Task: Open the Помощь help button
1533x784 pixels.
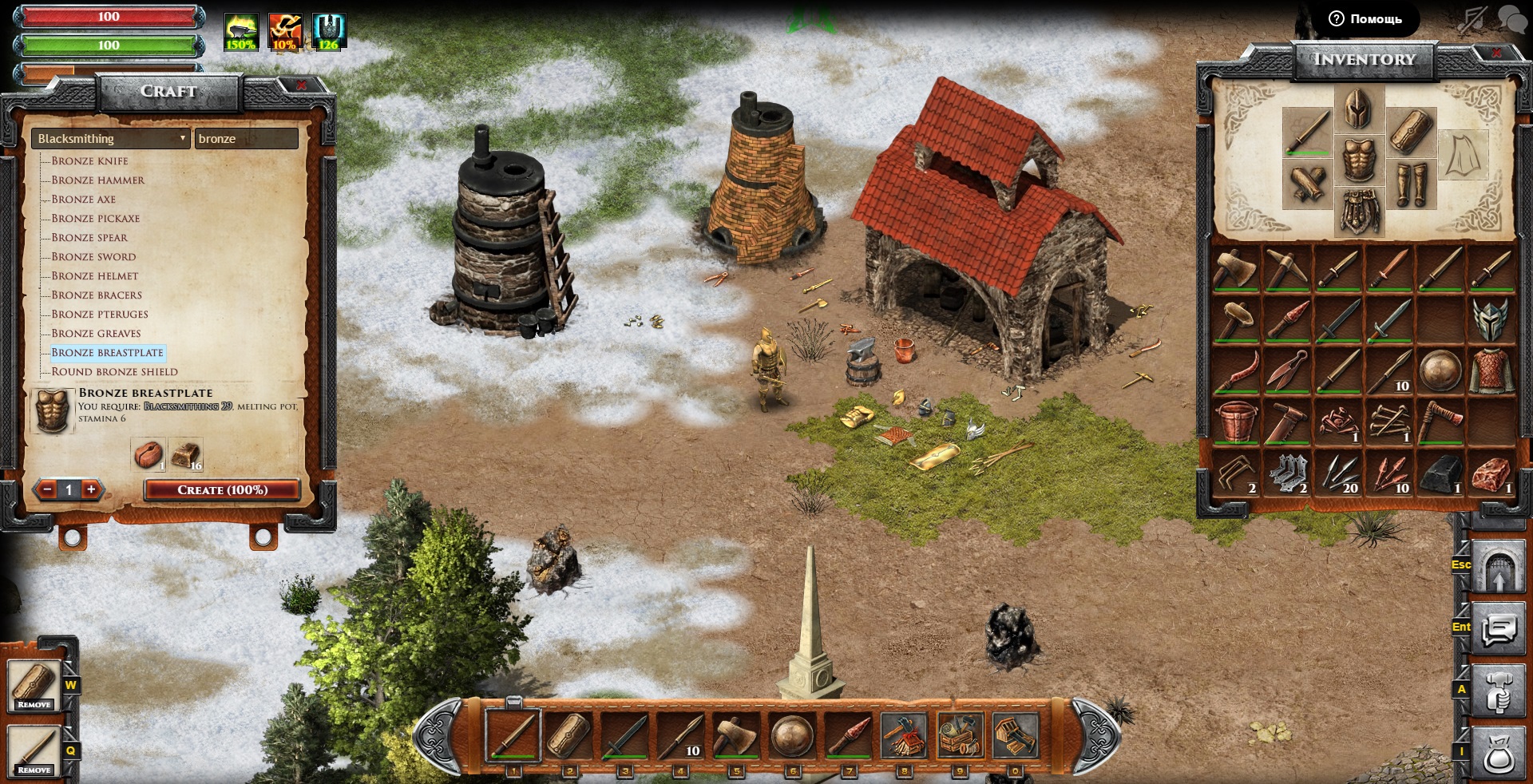Action: pos(1366,18)
